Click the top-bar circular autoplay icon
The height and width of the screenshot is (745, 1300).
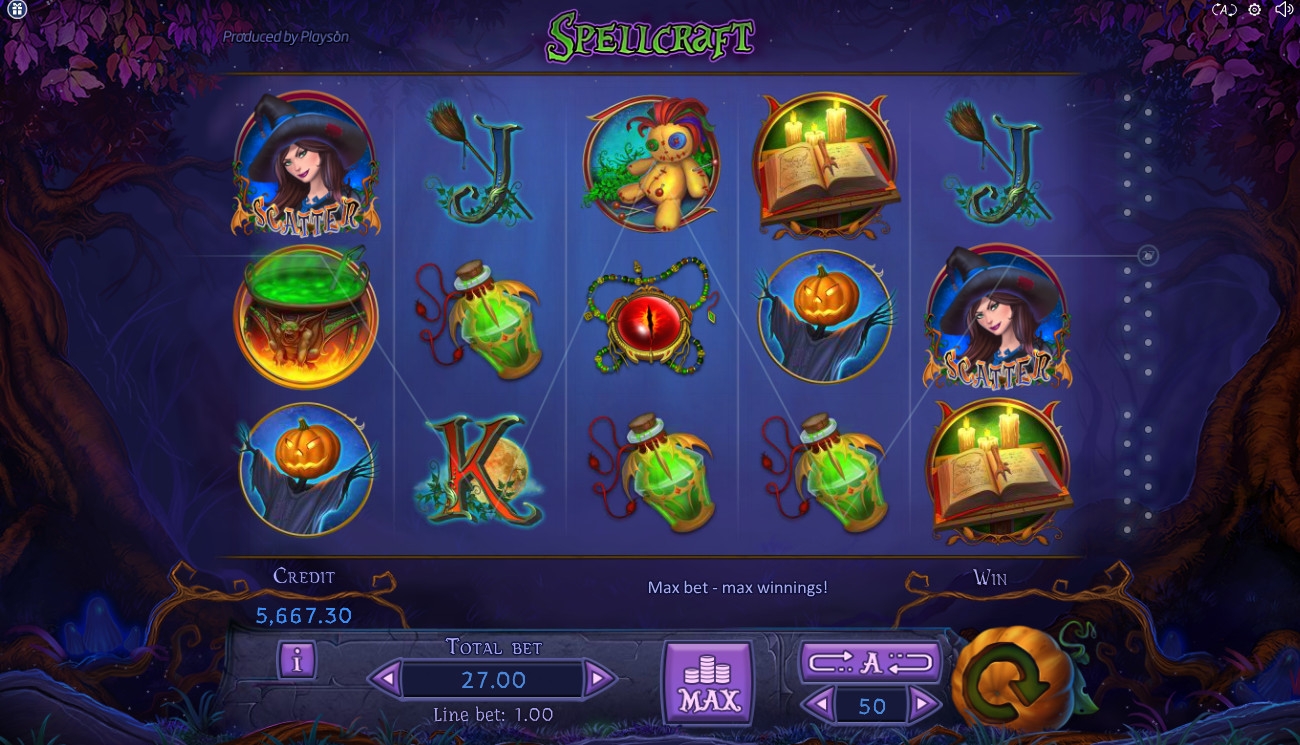tap(1225, 10)
